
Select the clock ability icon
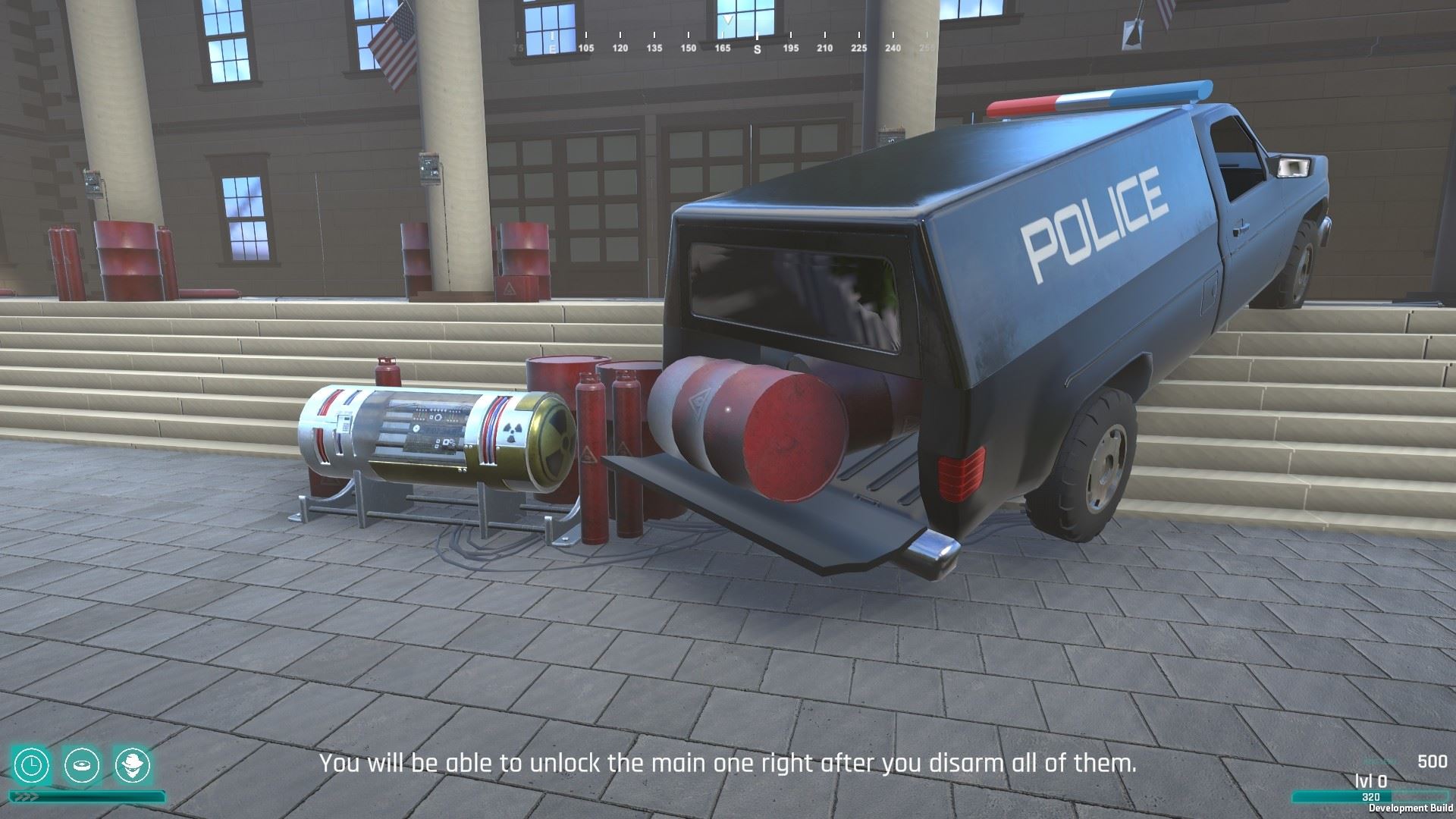point(31,764)
